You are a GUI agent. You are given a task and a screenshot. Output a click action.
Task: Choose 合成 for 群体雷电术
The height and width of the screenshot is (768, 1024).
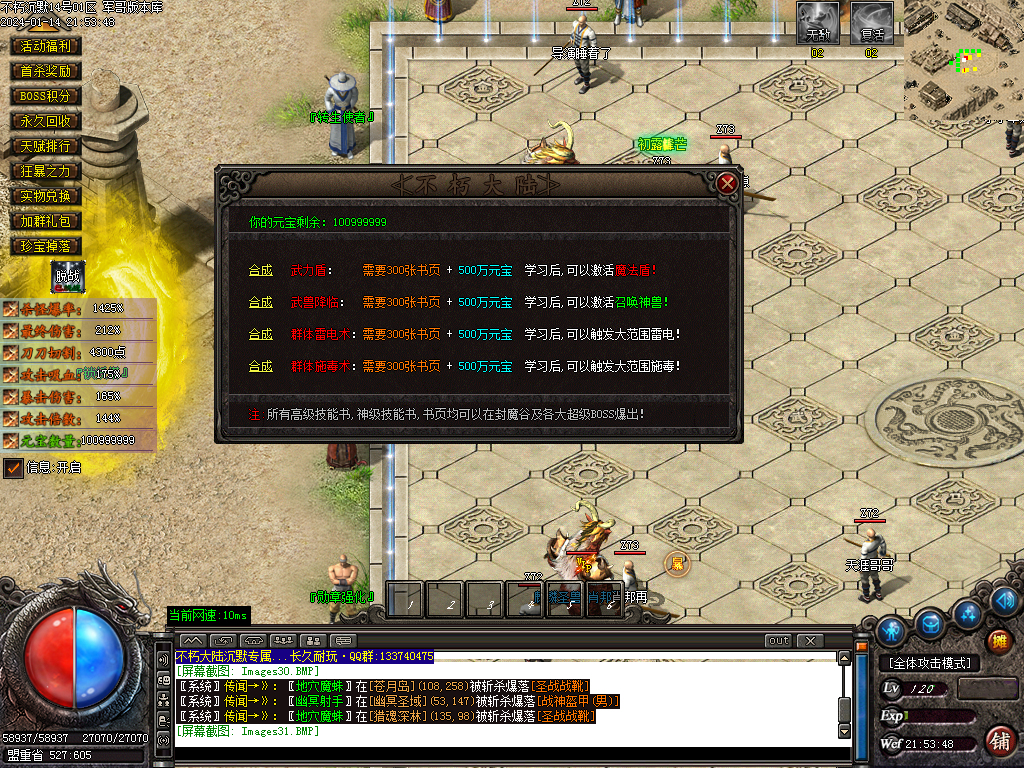pos(260,334)
